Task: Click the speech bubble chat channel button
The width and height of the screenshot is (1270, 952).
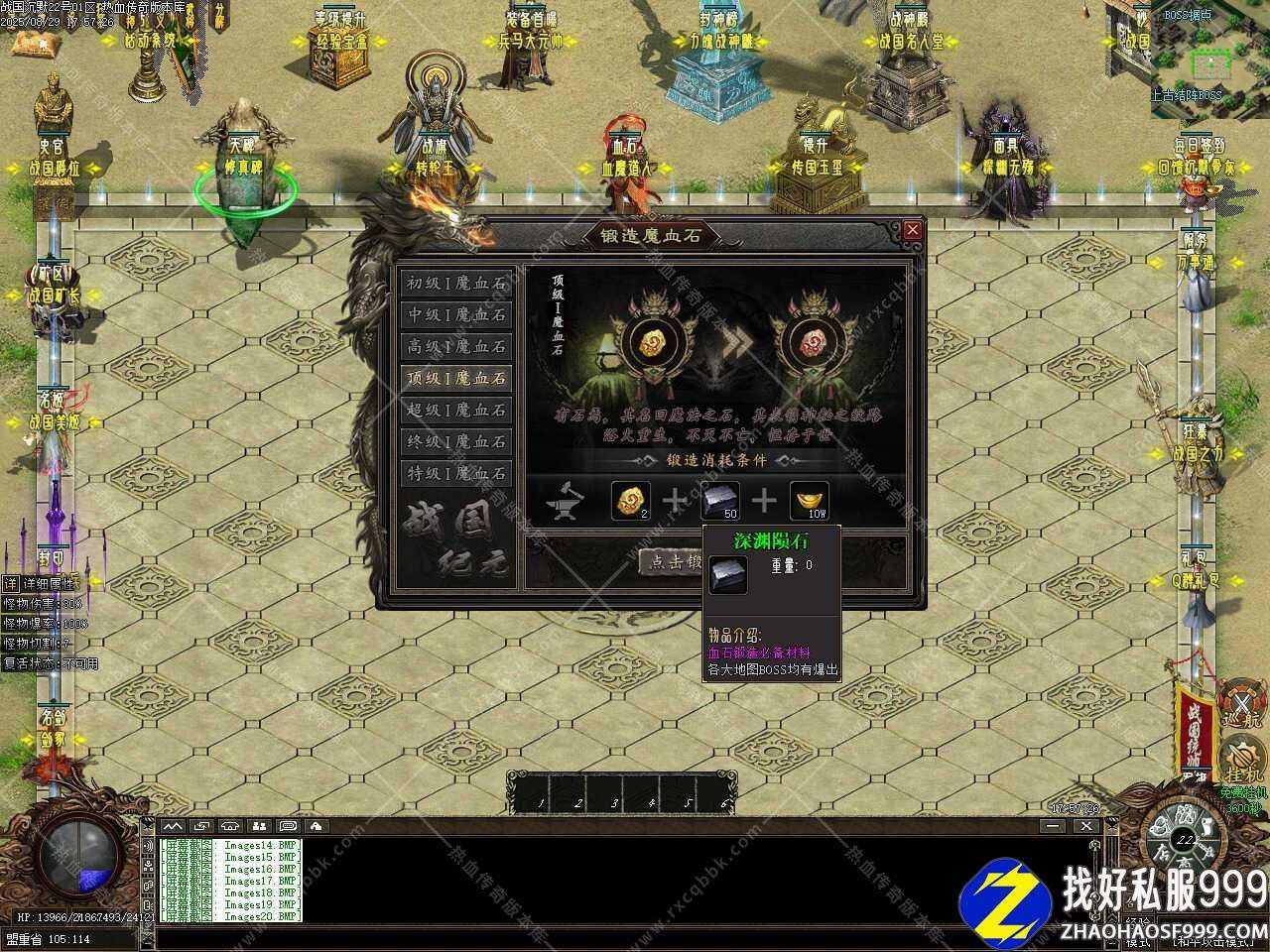Action: click(288, 826)
